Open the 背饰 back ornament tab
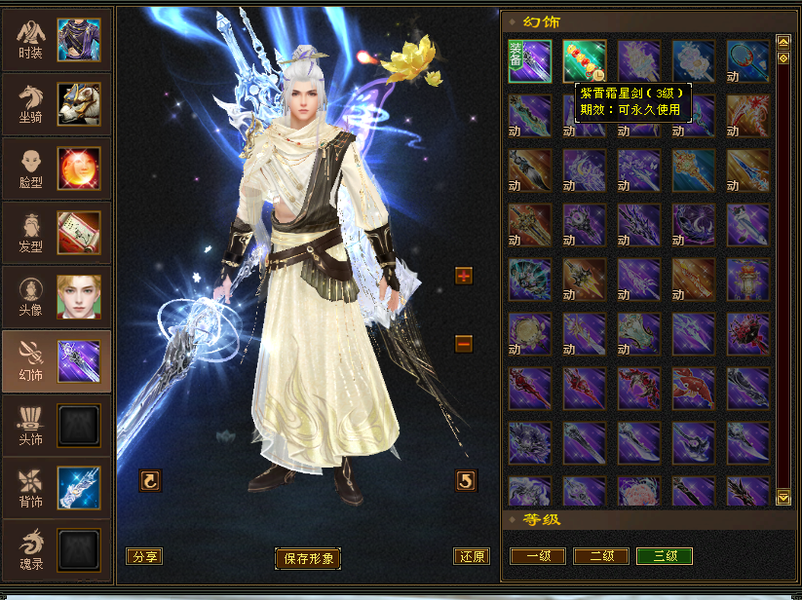802x600 pixels. pos(58,487)
